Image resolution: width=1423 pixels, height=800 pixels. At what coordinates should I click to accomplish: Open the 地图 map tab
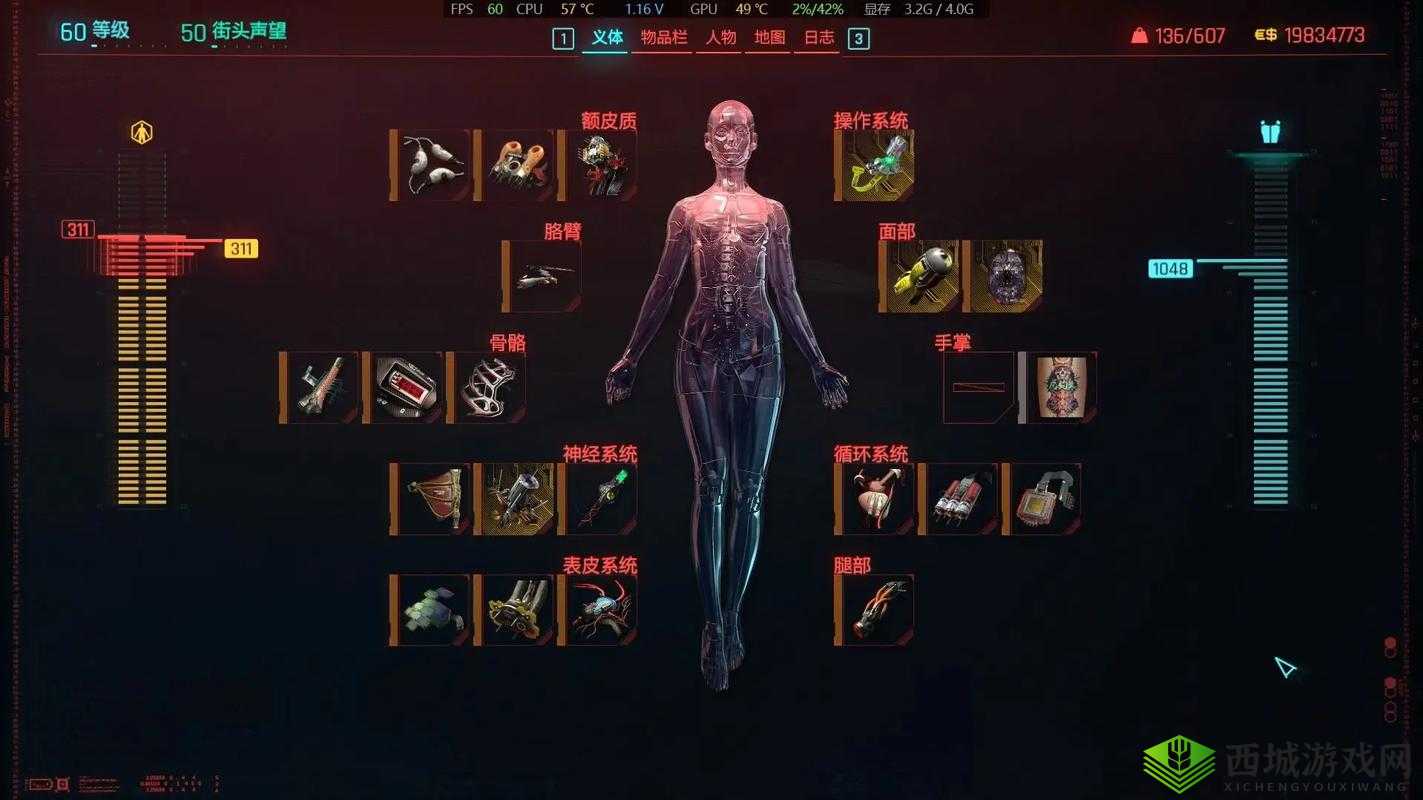pos(768,38)
